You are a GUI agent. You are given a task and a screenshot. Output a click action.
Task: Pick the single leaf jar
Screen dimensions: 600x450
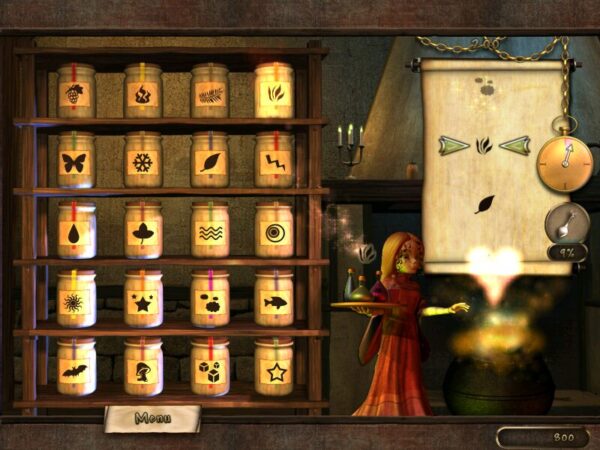click(x=209, y=163)
